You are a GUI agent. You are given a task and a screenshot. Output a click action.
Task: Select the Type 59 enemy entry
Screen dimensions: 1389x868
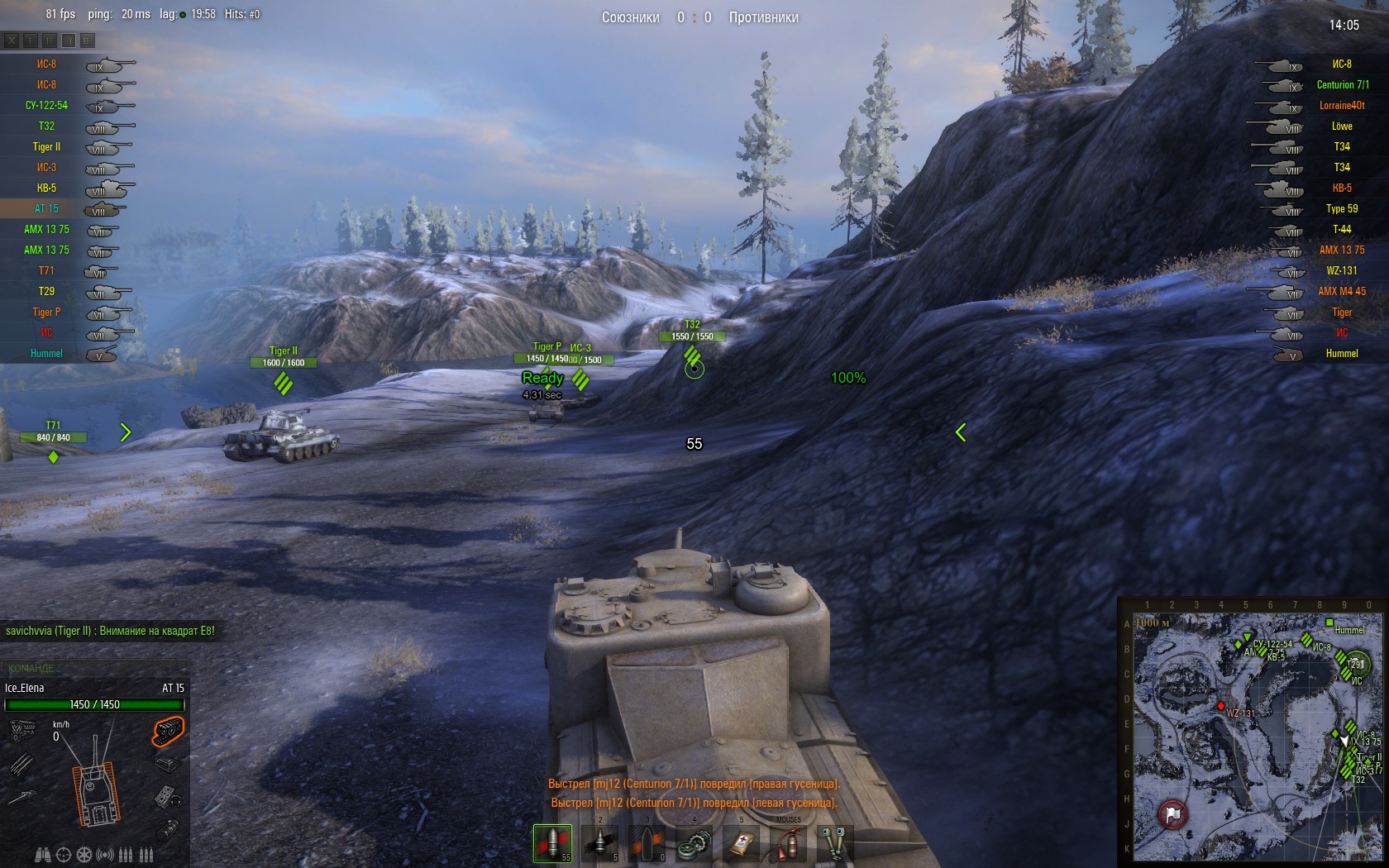click(x=1341, y=209)
